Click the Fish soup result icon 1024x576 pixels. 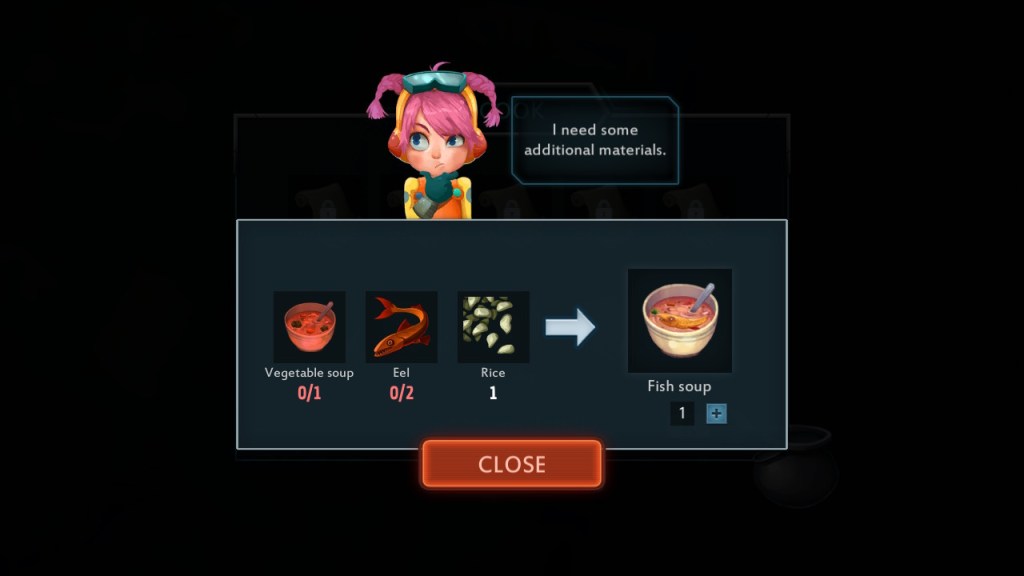[x=679, y=320]
